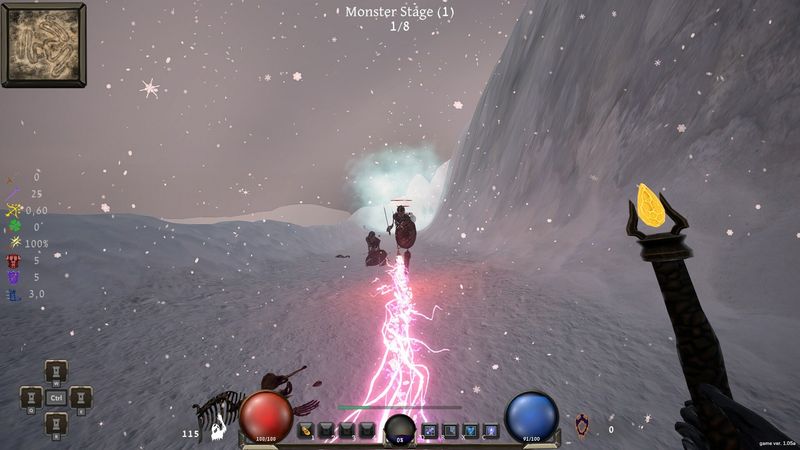Click the shield emblem icon beside the blue orb

[x=582, y=425]
